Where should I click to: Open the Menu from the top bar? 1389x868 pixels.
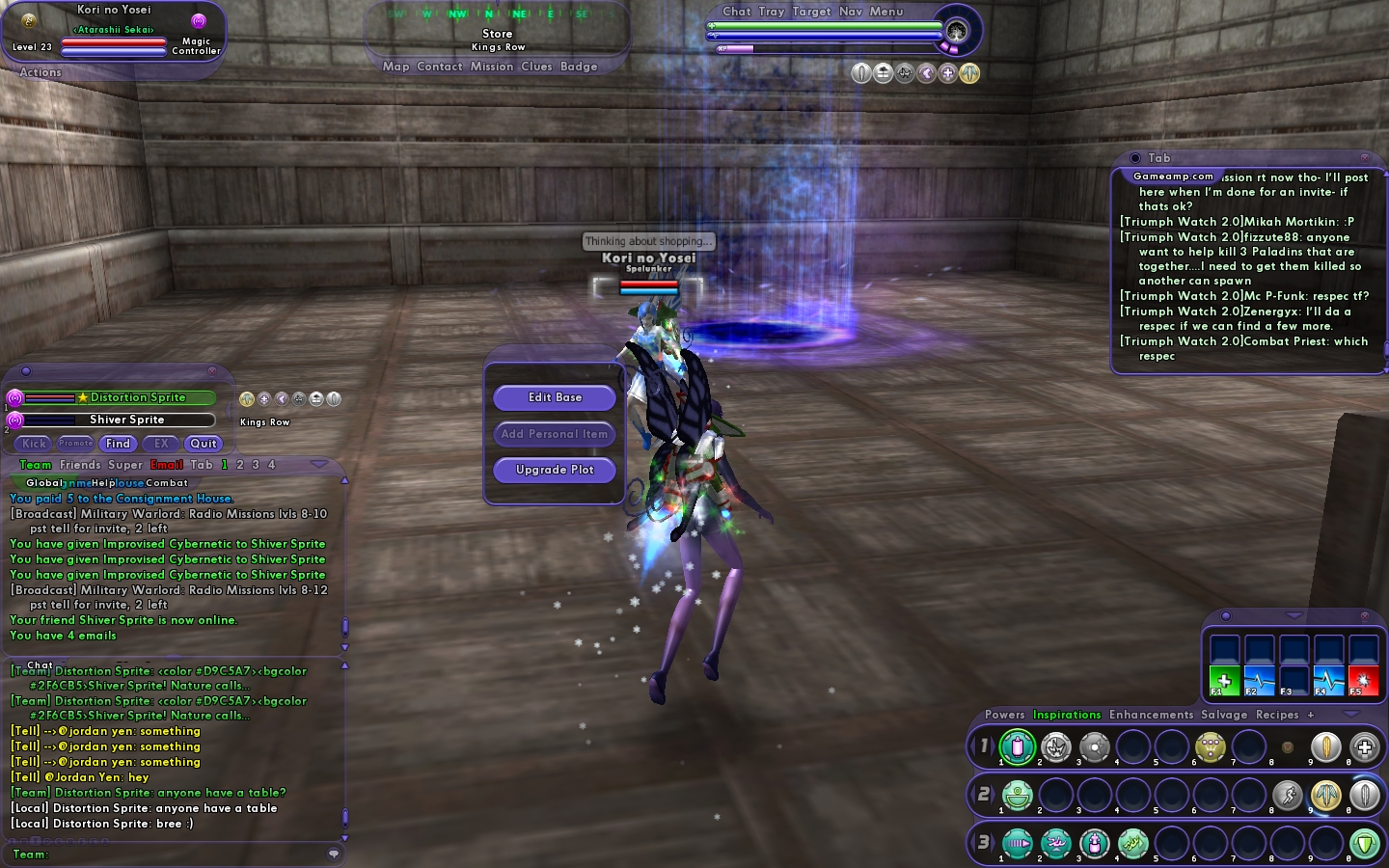886,12
